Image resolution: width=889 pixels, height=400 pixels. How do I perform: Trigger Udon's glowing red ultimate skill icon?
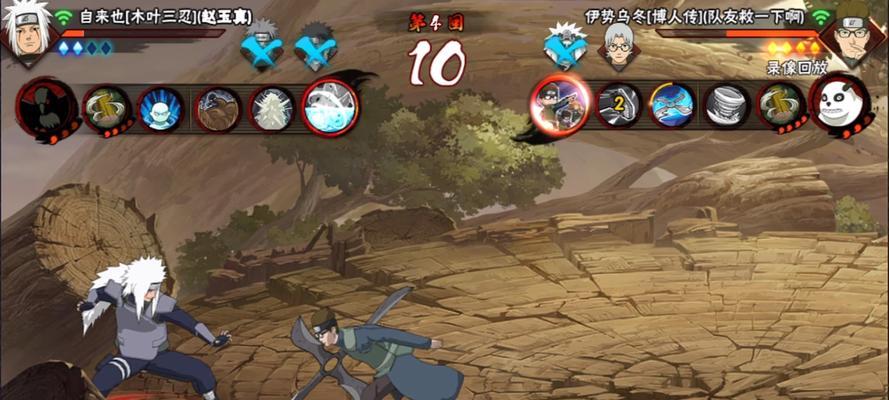pyautogui.click(x=557, y=105)
